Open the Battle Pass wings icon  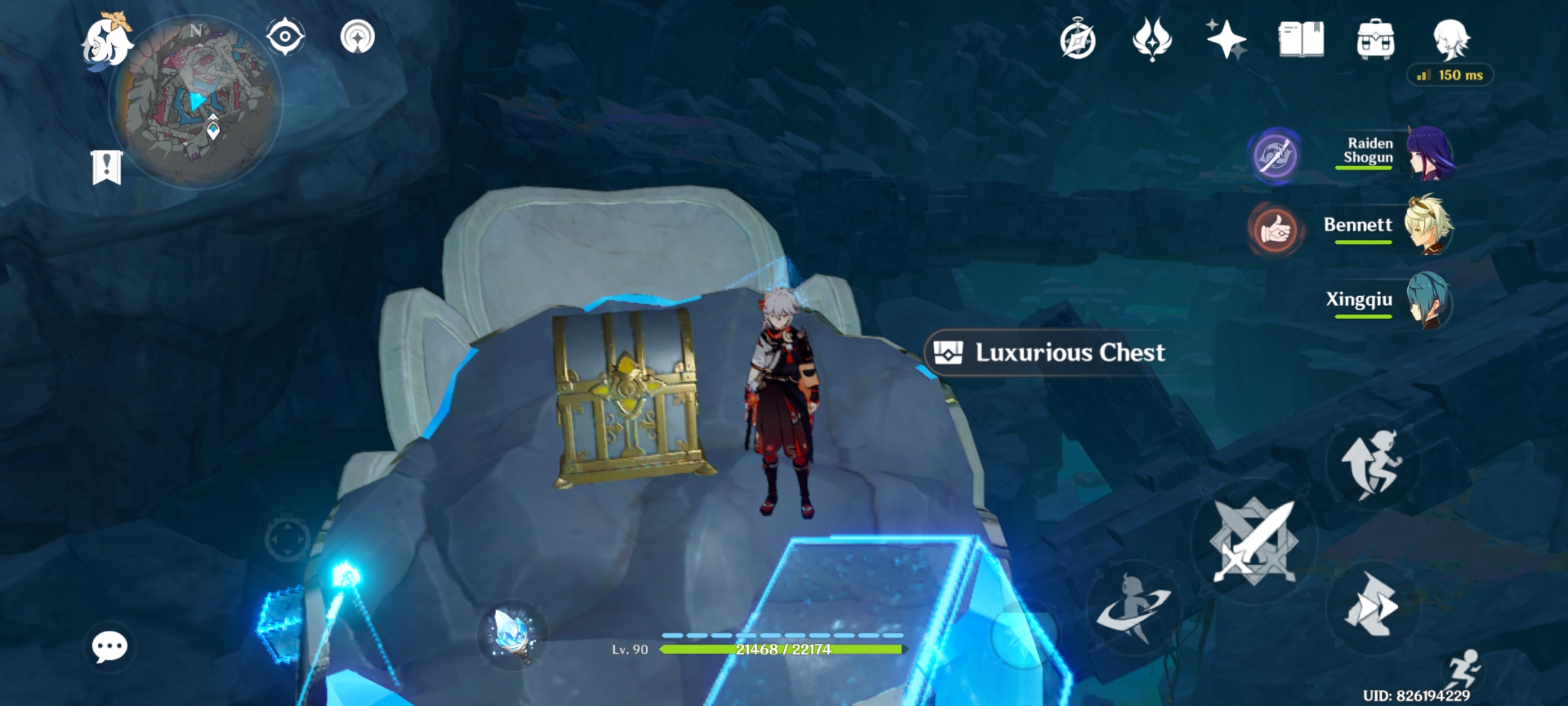pyautogui.click(x=1154, y=41)
